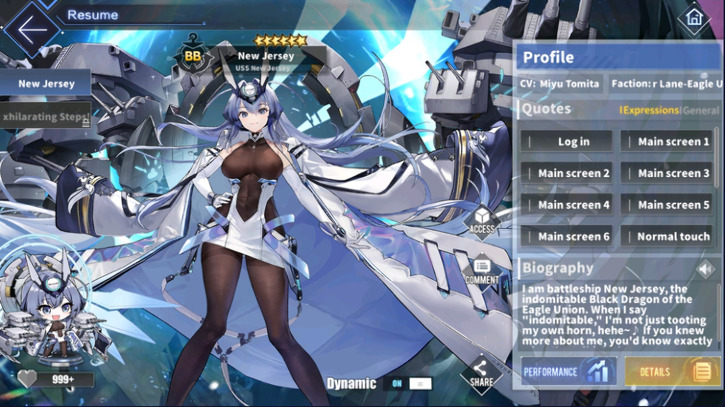Viewport: 725px width, 407px height.
Task: Share this ship profile
Action: (481, 372)
